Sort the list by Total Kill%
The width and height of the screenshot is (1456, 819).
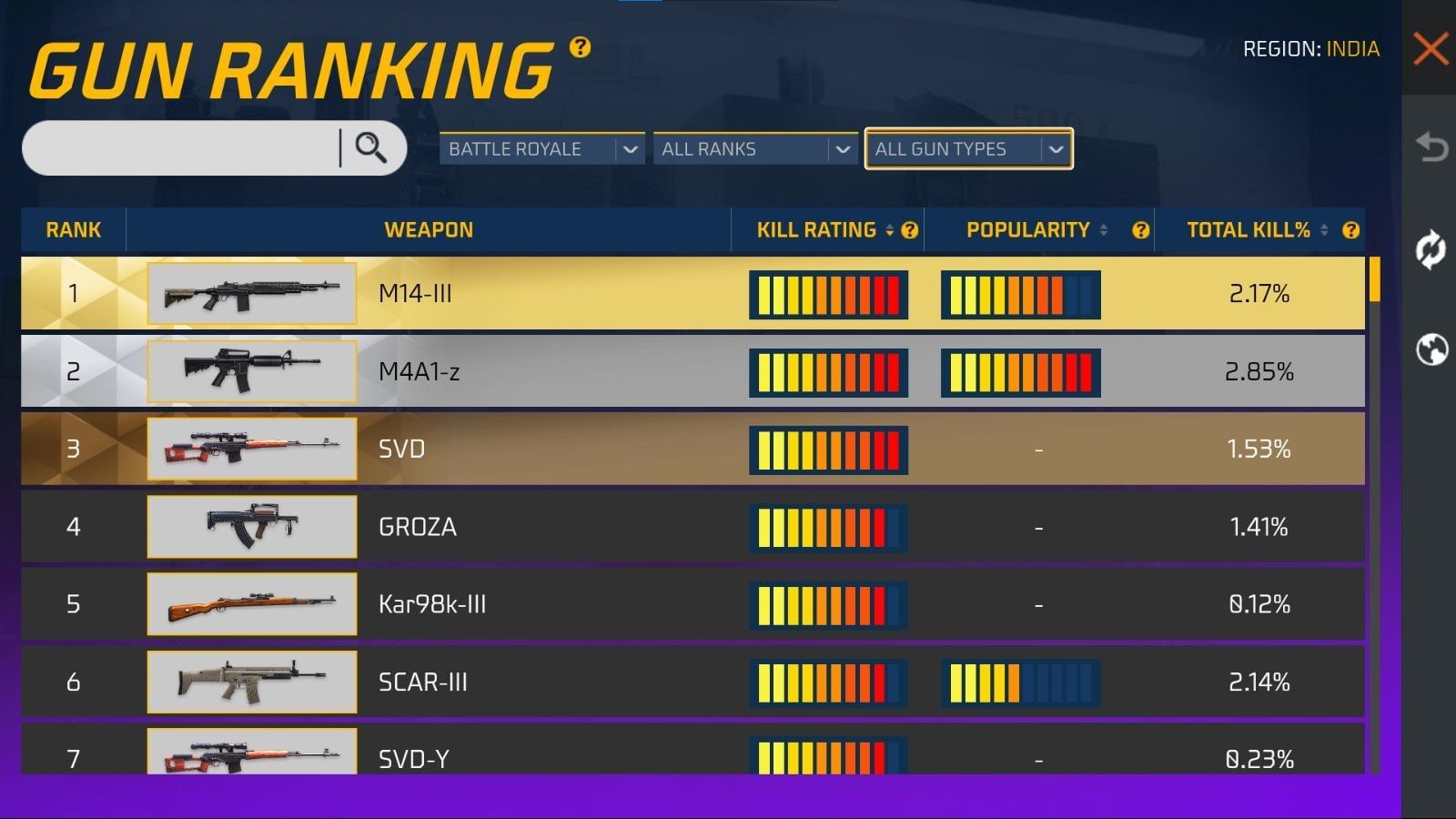pos(1324,230)
